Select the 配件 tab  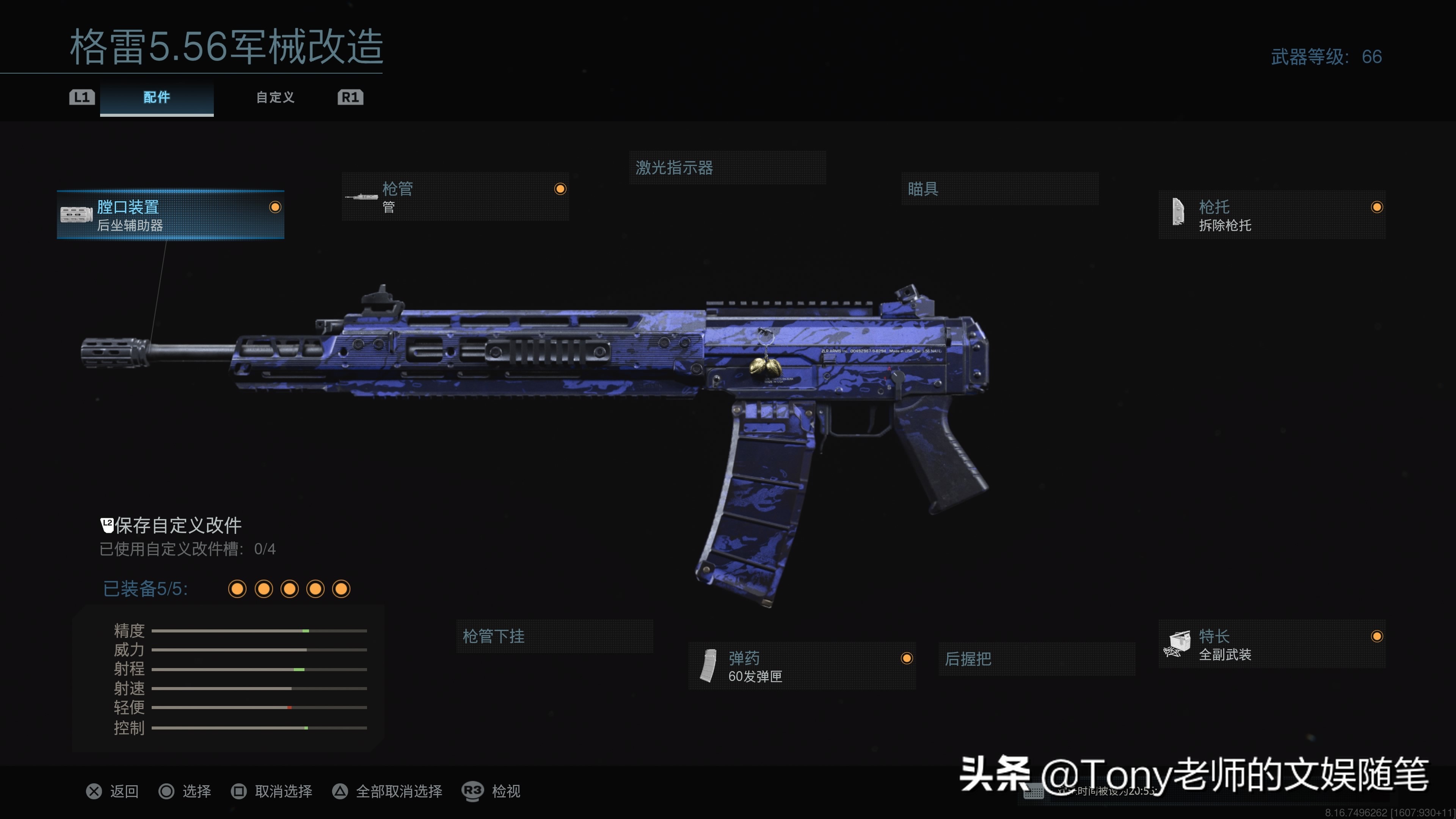click(157, 97)
